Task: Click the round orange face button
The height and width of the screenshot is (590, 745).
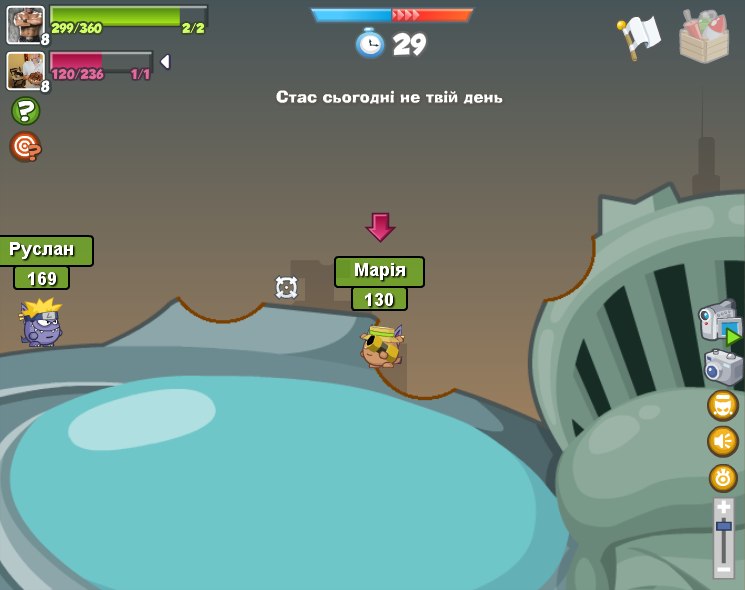Action: click(x=723, y=405)
